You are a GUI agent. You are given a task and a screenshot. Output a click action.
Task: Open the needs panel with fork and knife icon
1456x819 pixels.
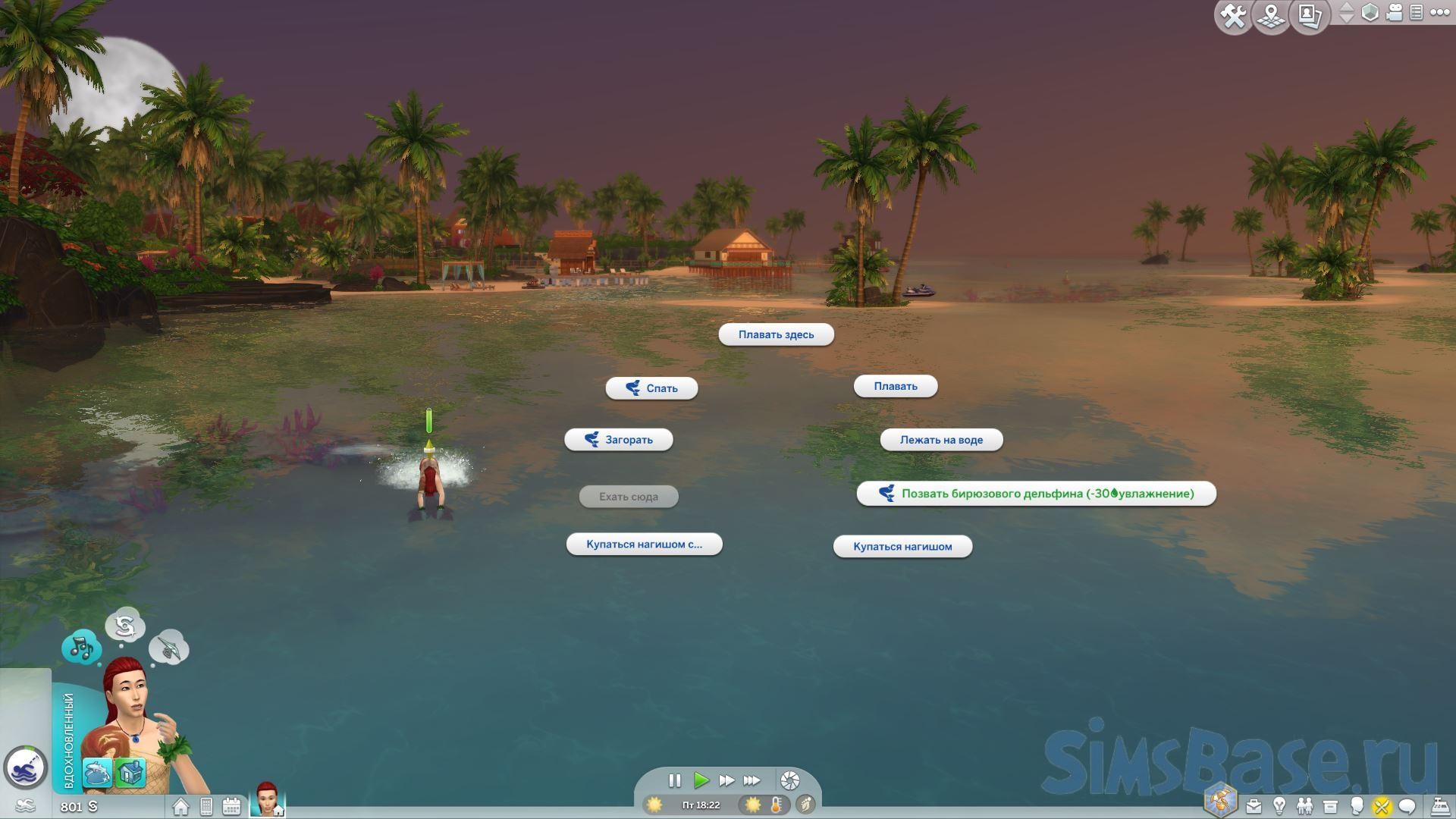1382,806
